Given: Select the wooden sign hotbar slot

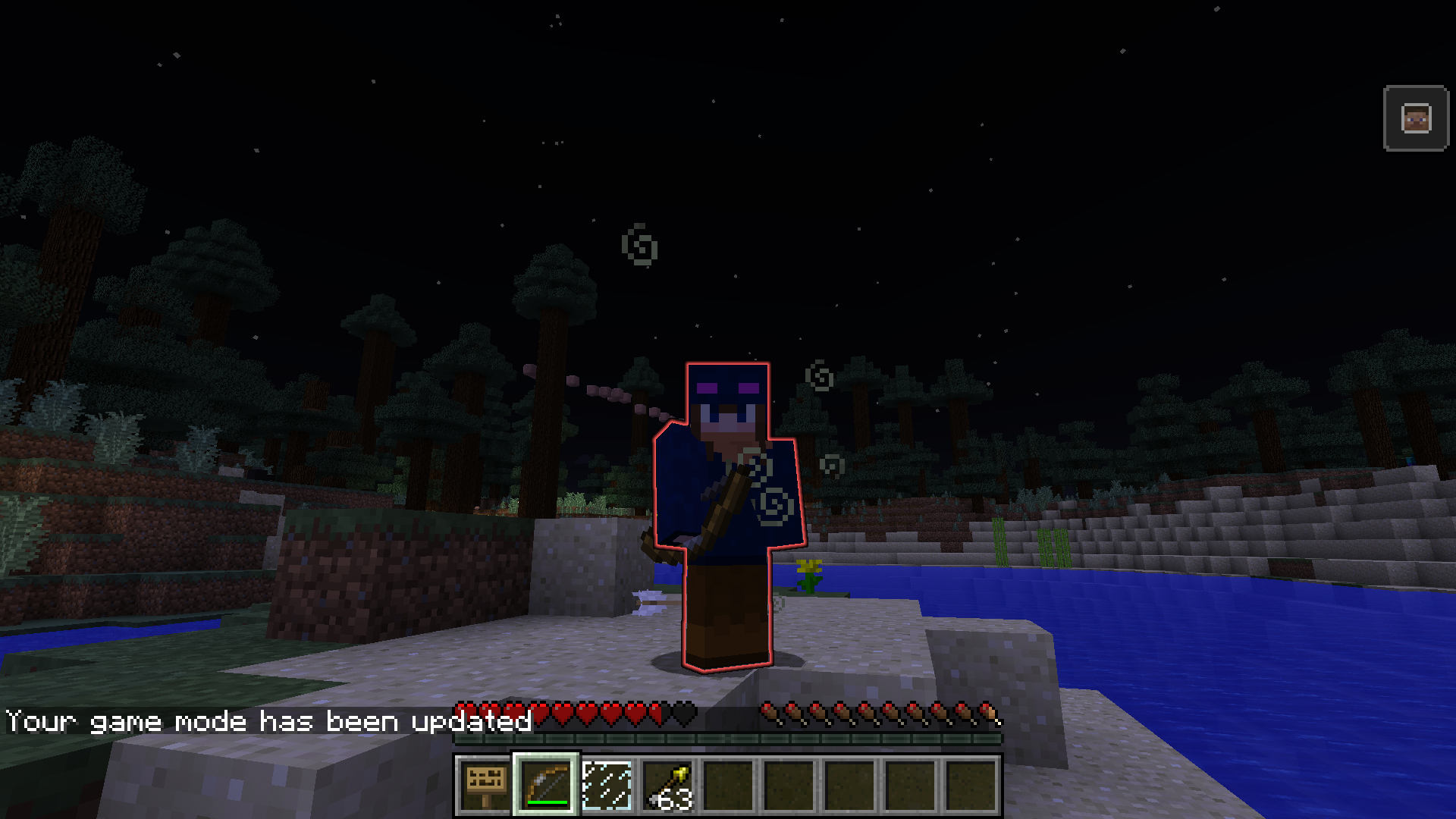Looking at the screenshot, I should tap(485, 785).
